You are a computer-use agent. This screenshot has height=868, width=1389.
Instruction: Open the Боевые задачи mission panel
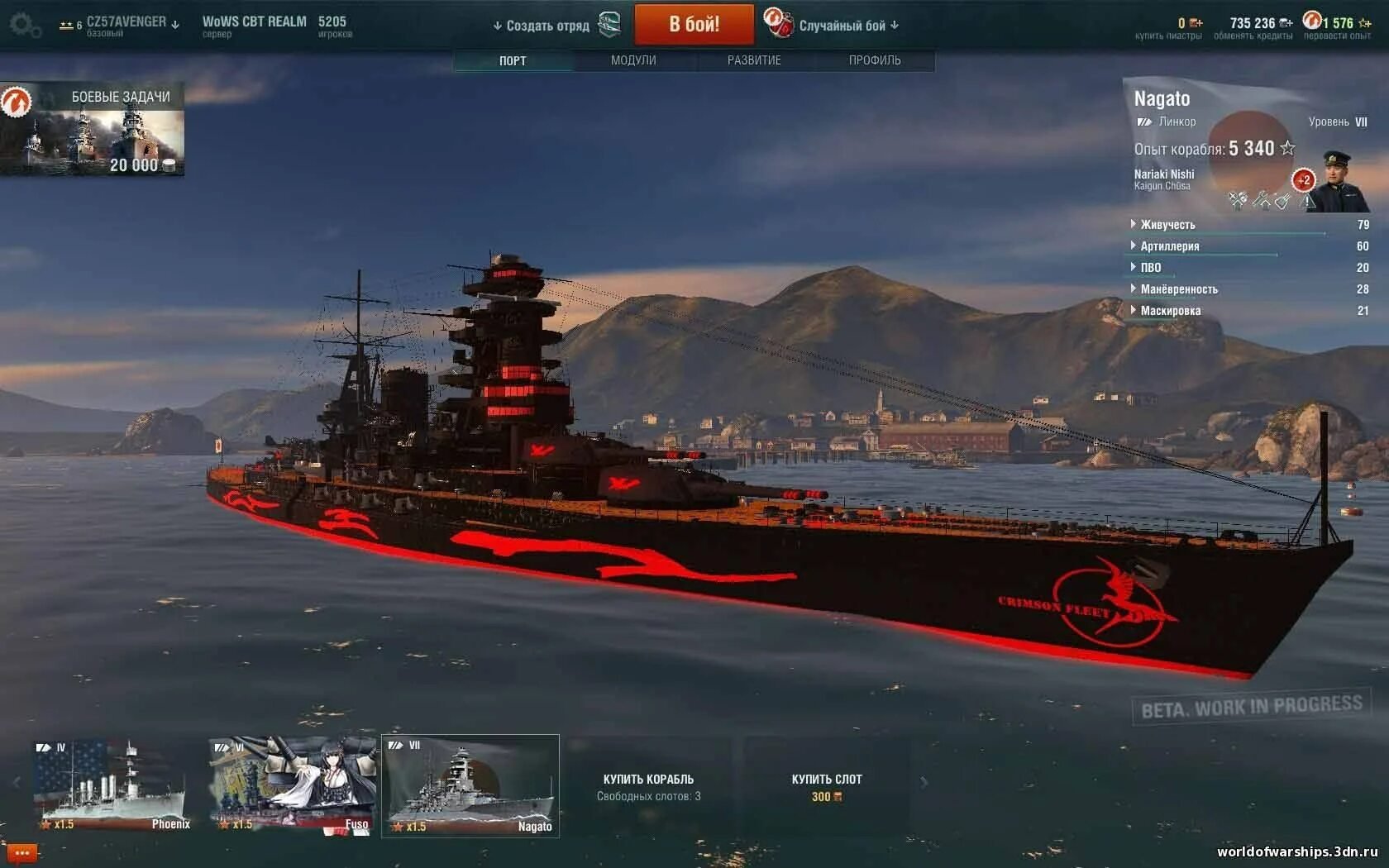93,130
